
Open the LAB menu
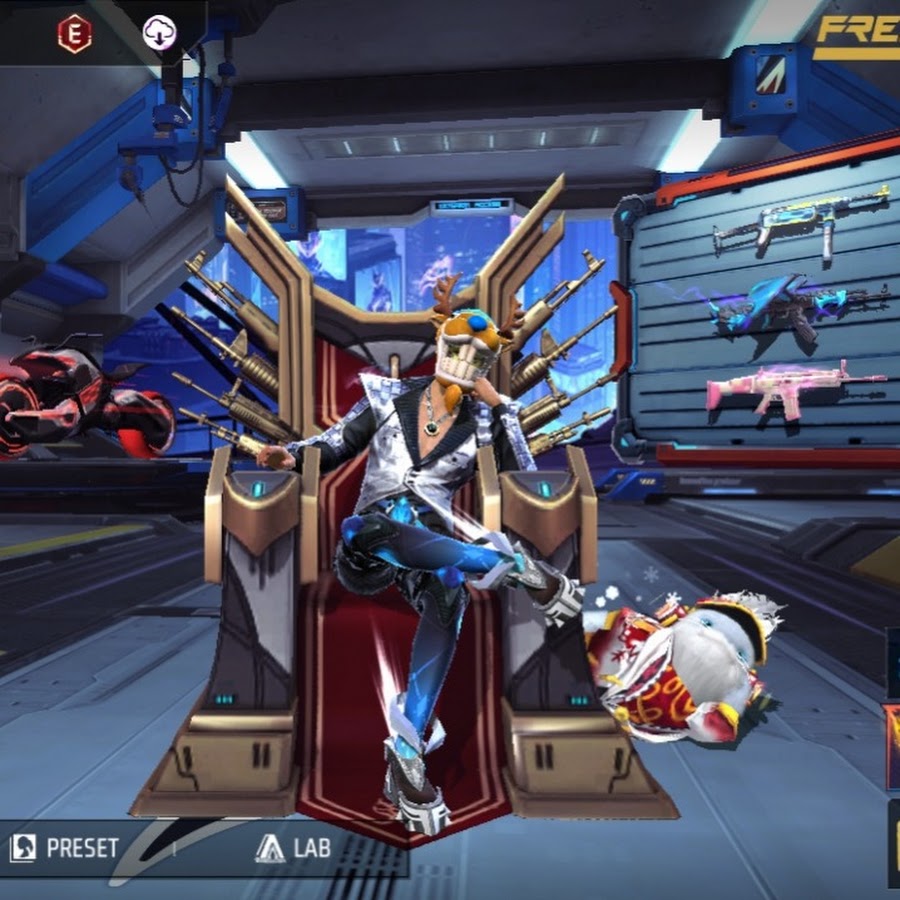click(293, 849)
